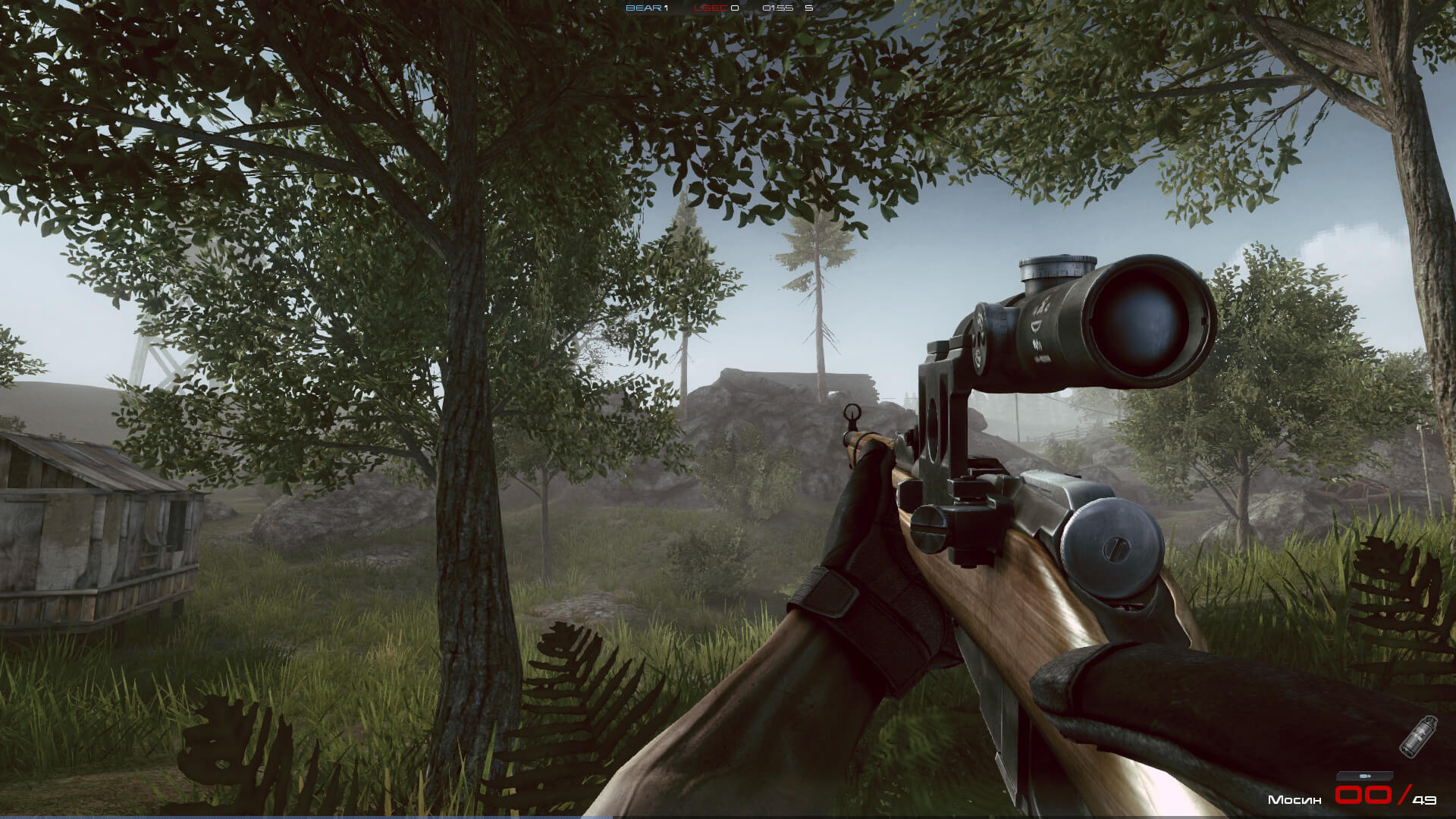Screen dimensions: 1456x819
Task: Click the red slash between ammo numbers
Action: tap(1401, 795)
